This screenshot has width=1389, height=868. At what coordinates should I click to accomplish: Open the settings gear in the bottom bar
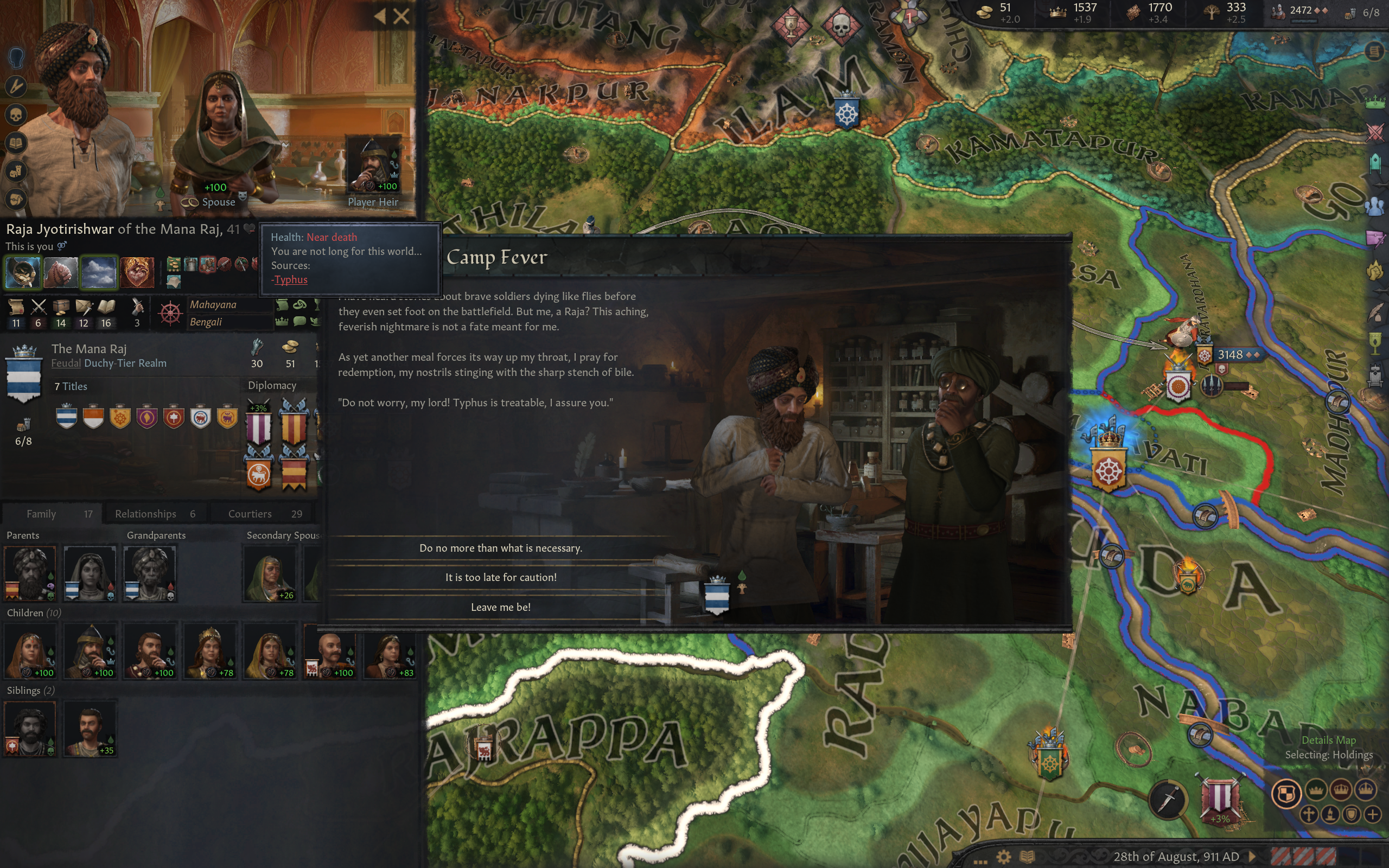[1003, 857]
